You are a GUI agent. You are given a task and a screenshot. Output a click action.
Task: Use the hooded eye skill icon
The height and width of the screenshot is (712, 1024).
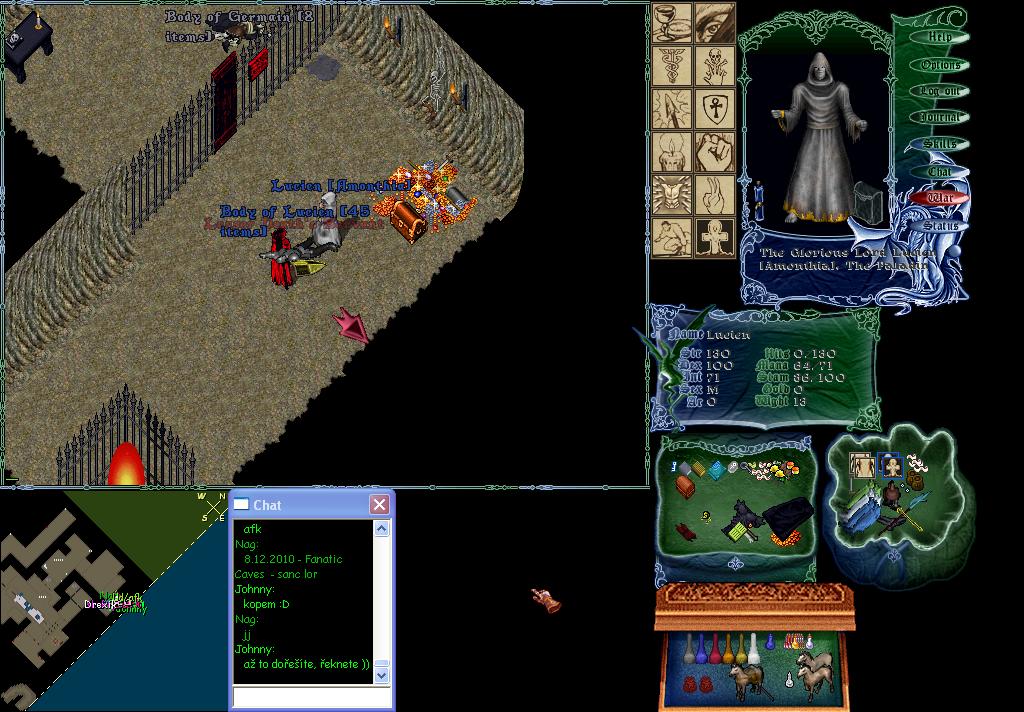coord(714,23)
